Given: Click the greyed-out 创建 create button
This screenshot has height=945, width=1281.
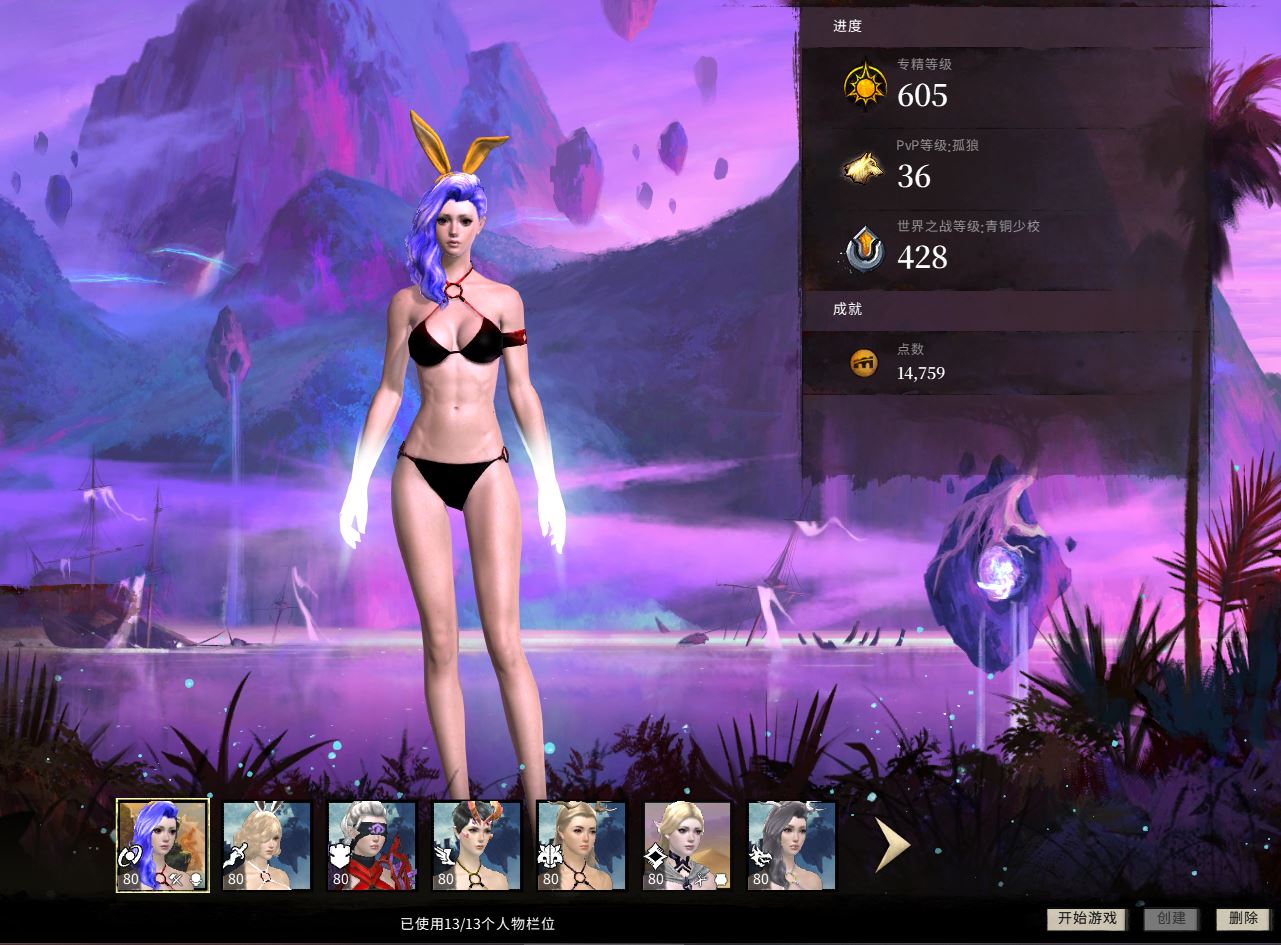Looking at the screenshot, I should pyautogui.click(x=1171, y=919).
